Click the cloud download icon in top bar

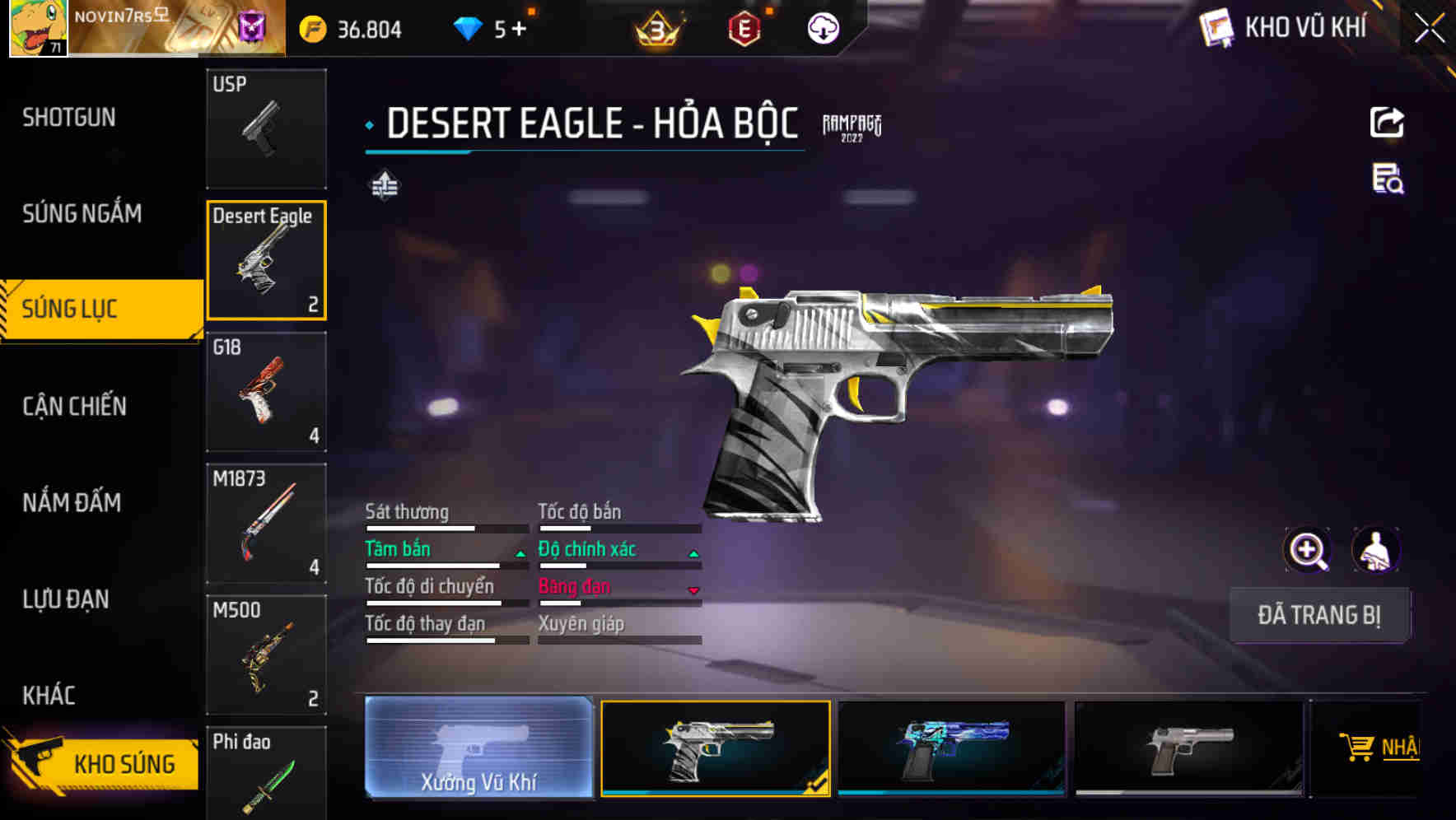tap(821, 27)
